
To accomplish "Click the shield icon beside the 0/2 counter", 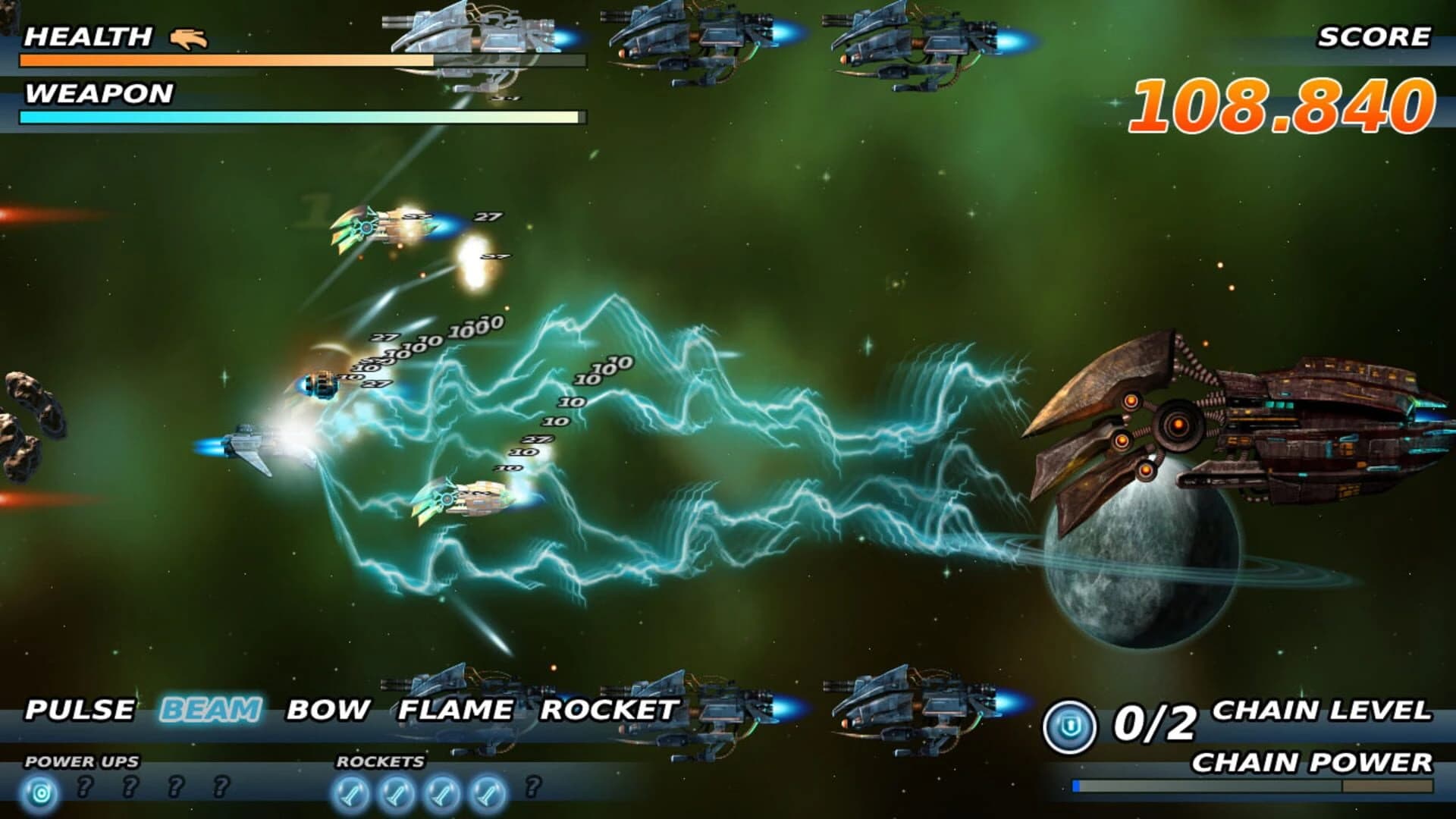I will pos(1072,724).
